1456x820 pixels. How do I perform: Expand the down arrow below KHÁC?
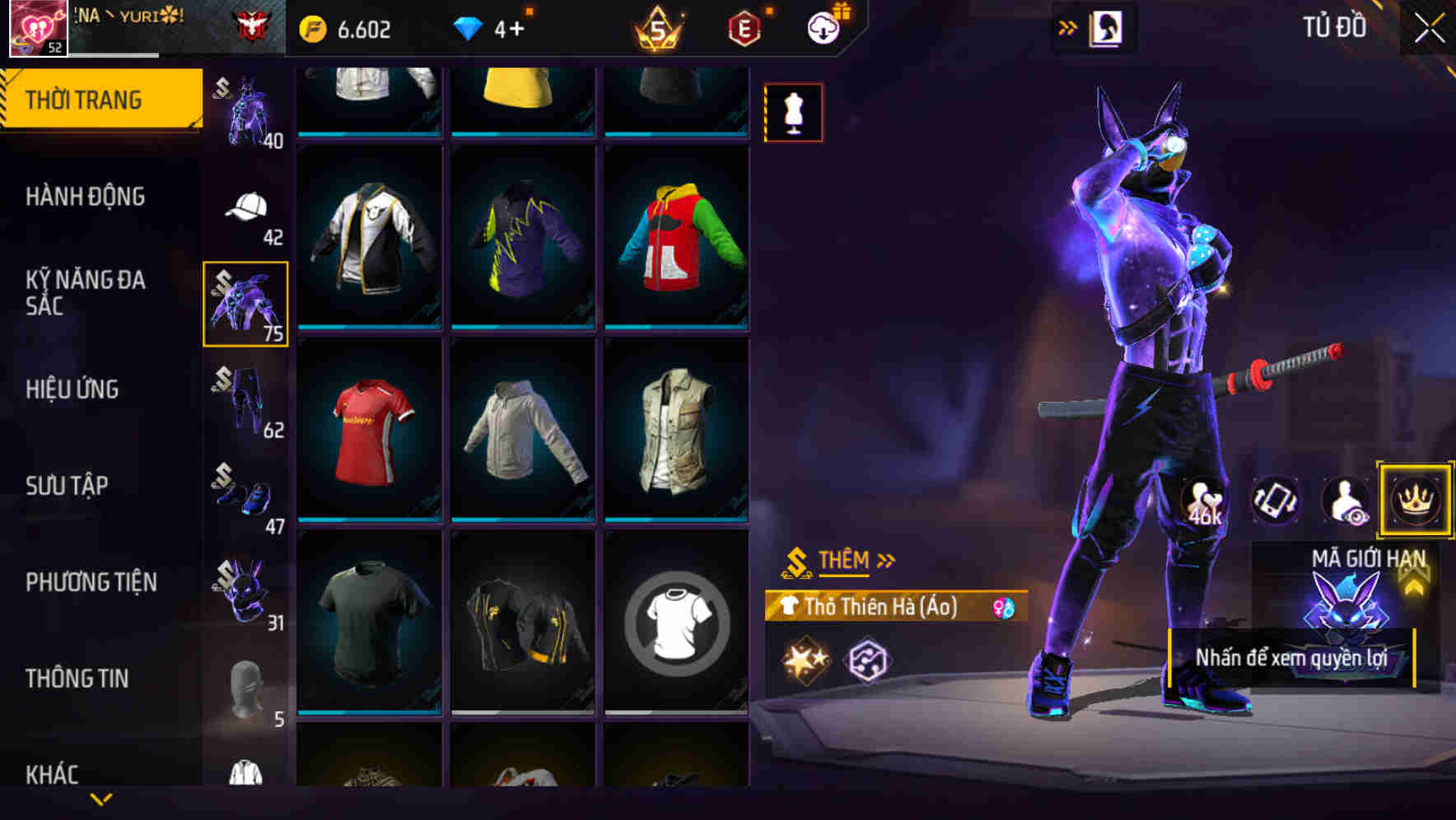[101, 798]
